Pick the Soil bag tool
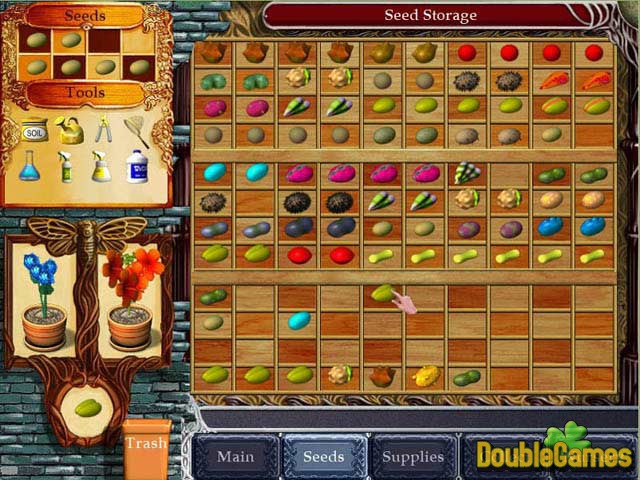Image resolution: width=640 pixels, height=480 pixels. tap(35, 129)
